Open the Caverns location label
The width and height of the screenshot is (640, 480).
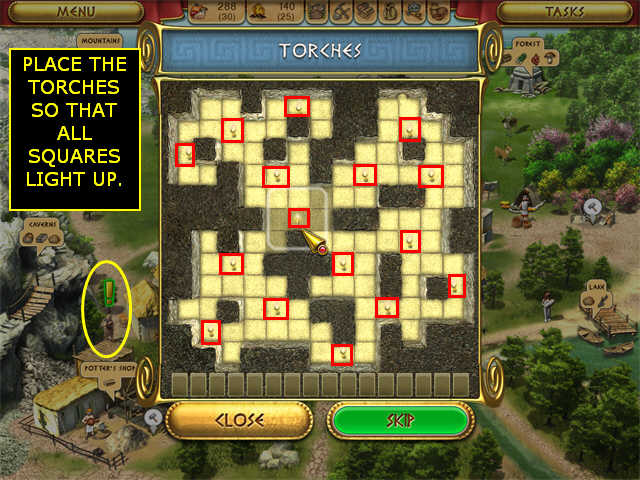[42, 225]
